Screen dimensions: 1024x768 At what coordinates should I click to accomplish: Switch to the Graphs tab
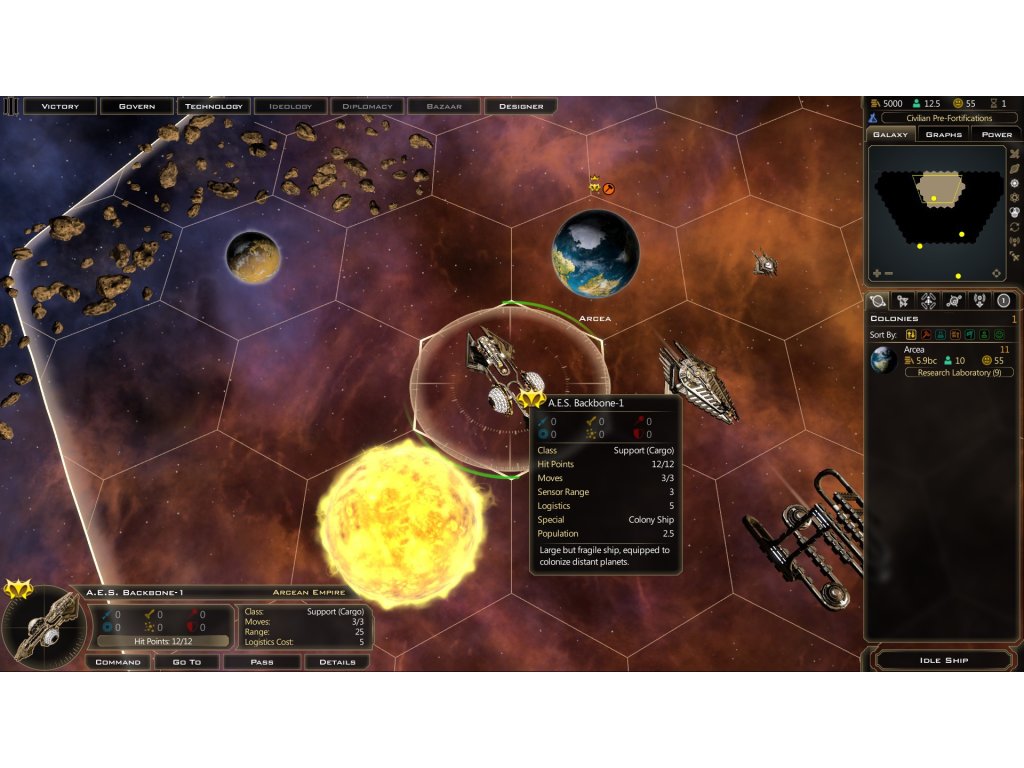point(943,134)
